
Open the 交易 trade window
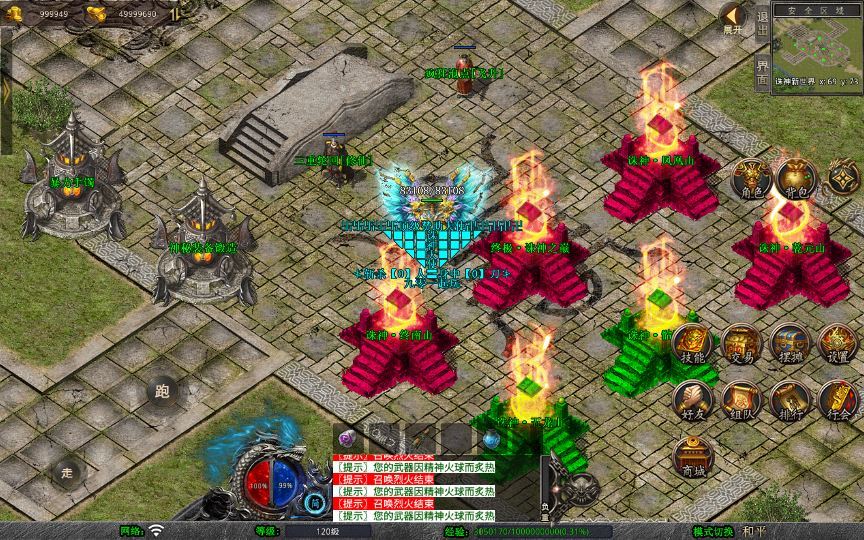(741, 345)
